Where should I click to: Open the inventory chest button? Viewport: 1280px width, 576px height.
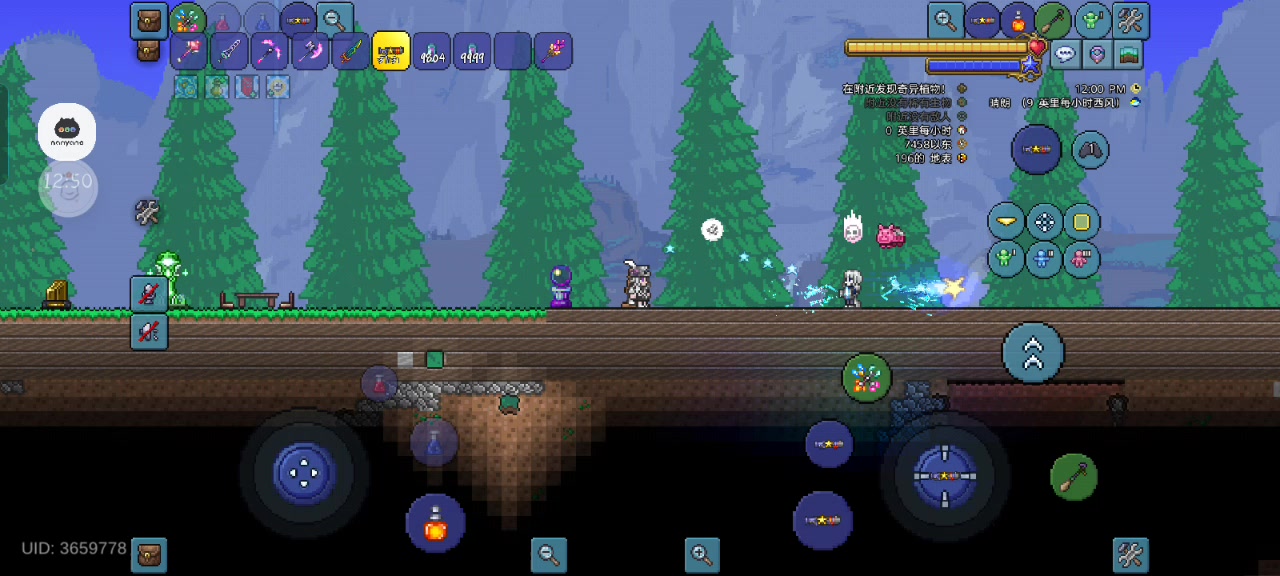point(149,20)
